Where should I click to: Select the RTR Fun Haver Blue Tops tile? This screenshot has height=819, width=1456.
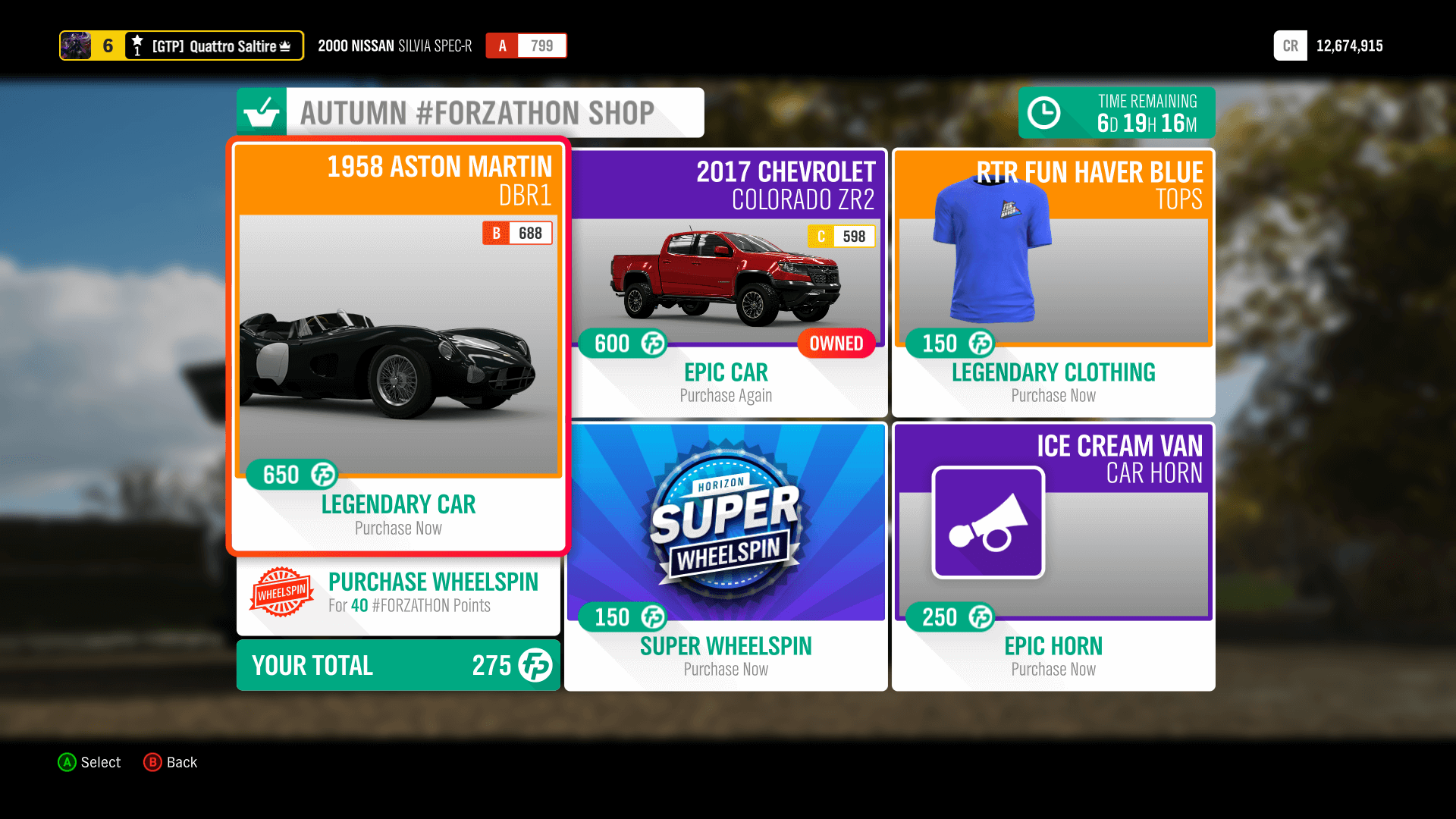[1053, 281]
